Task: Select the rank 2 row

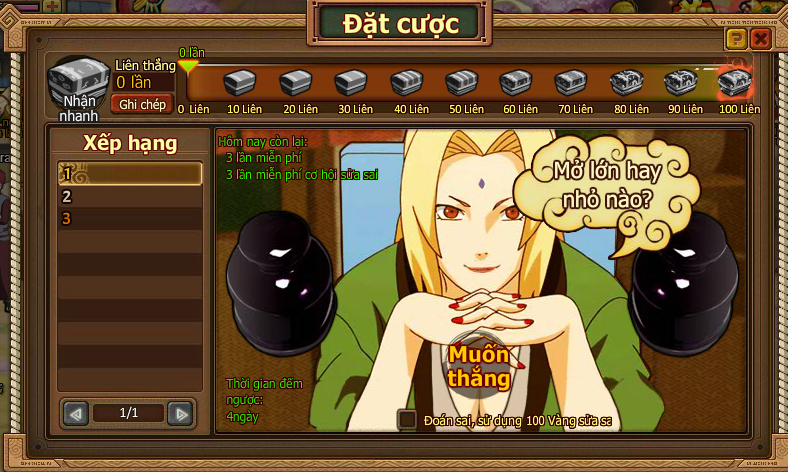Action: point(130,196)
